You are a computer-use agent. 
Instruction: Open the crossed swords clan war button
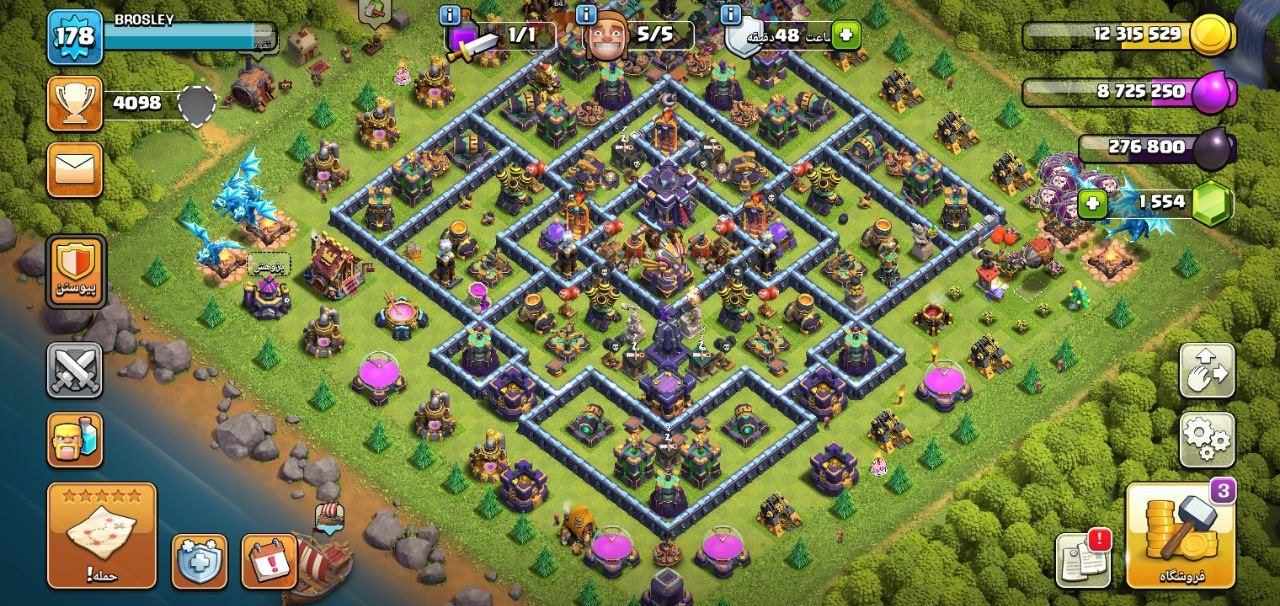point(75,370)
